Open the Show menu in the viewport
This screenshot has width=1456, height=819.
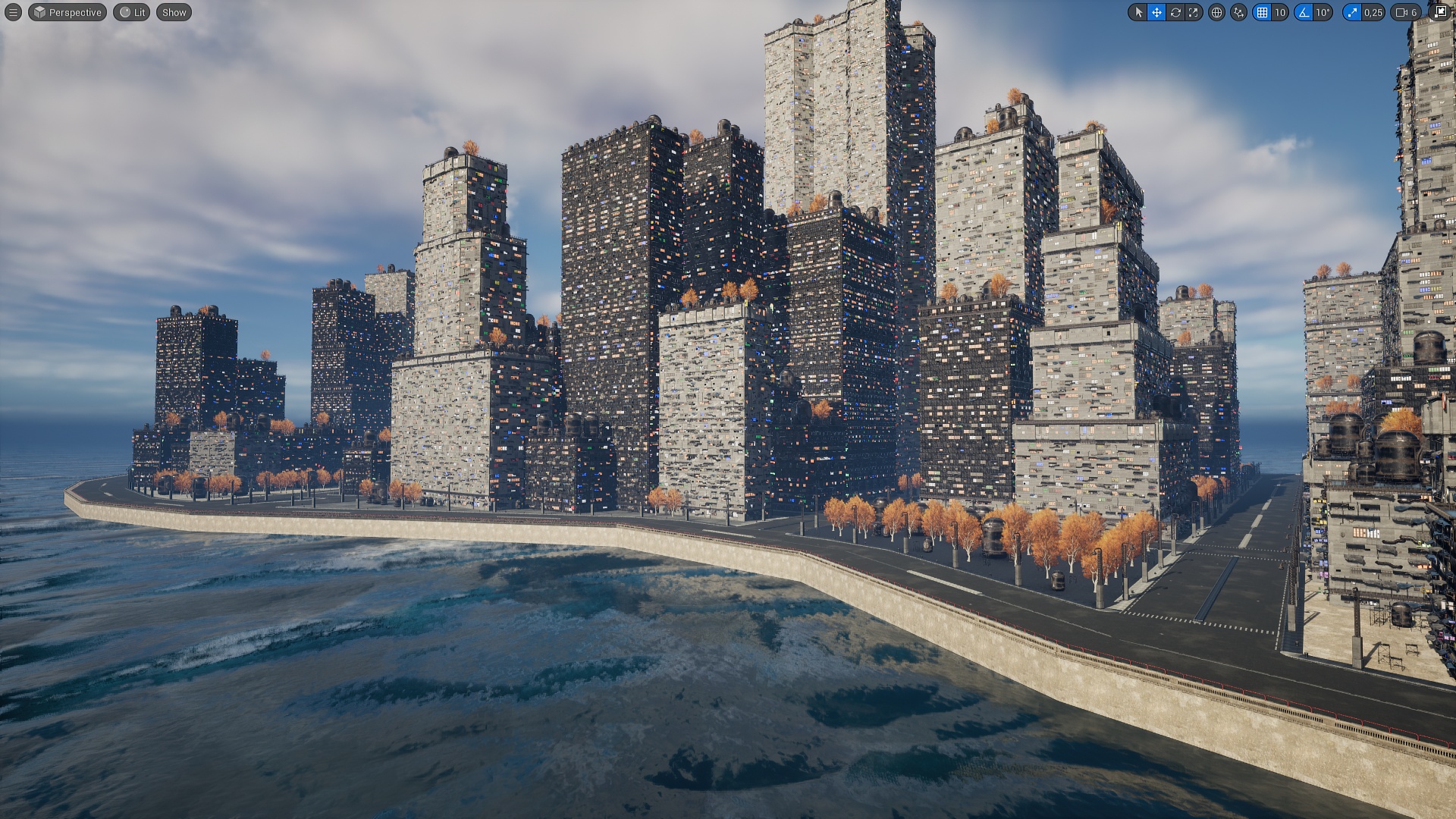(173, 12)
